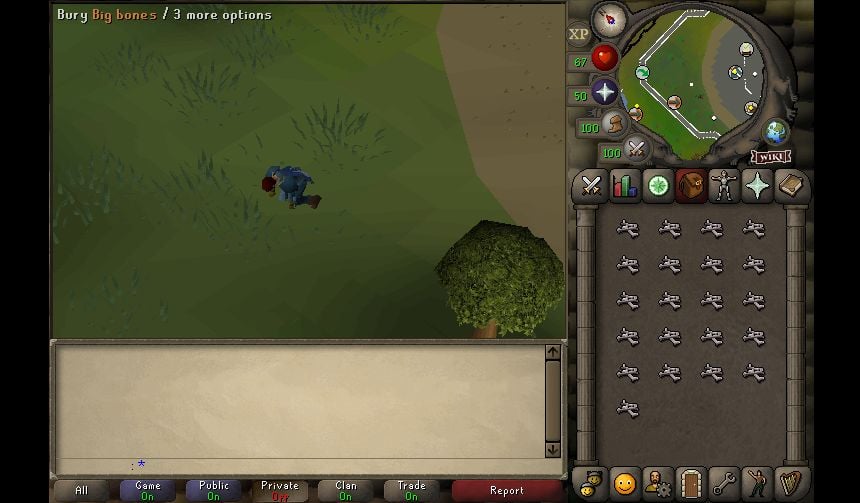Image resolution: width=860 pixels, height=503 pixels.
Task: Click the Report button
Action: pos(506,490)
